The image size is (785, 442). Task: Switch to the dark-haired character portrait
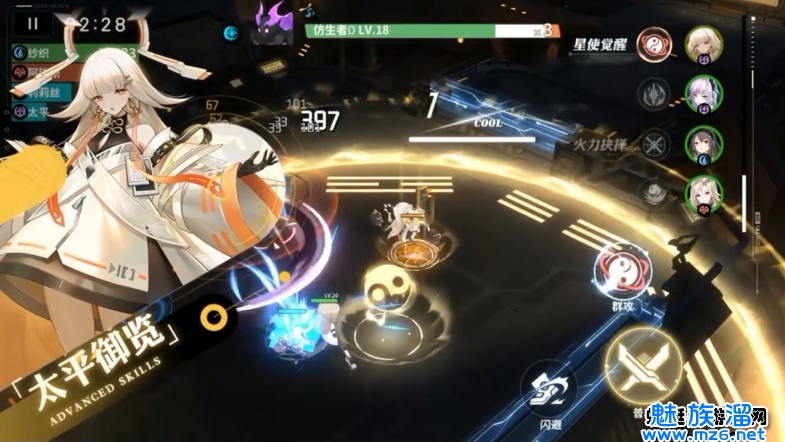[x=704, y=142]
